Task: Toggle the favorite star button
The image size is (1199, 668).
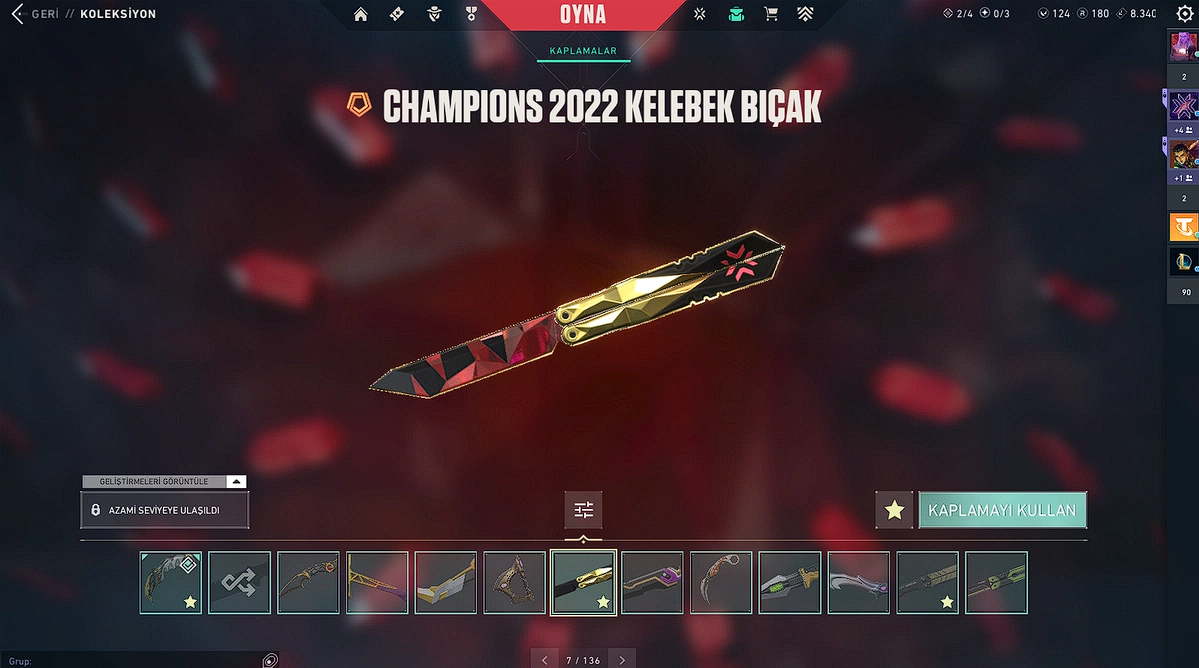Action: (x=894, y=510)
